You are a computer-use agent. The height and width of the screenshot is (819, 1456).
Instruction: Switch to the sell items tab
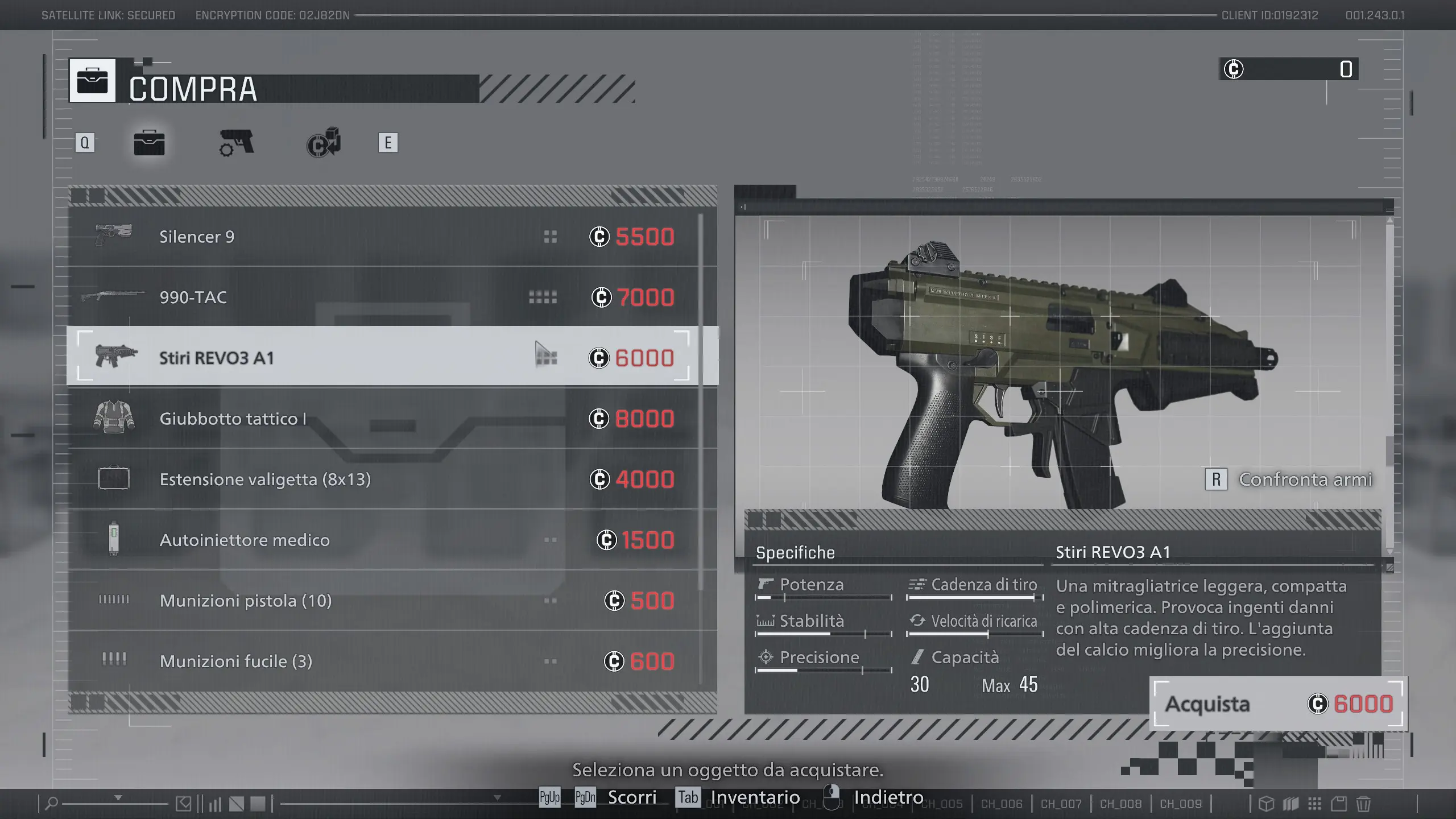click(324, 143)
